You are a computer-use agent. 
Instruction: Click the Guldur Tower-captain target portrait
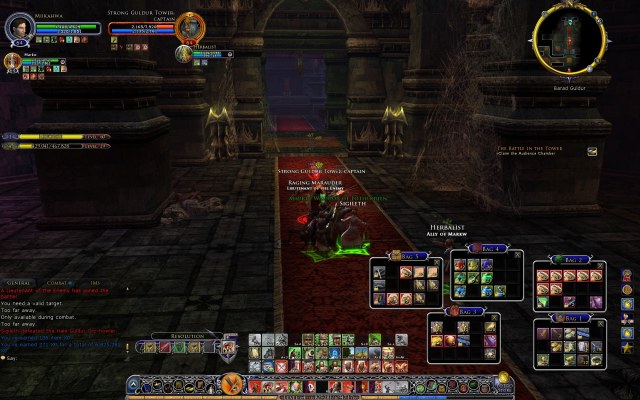[x=188, y=27]
